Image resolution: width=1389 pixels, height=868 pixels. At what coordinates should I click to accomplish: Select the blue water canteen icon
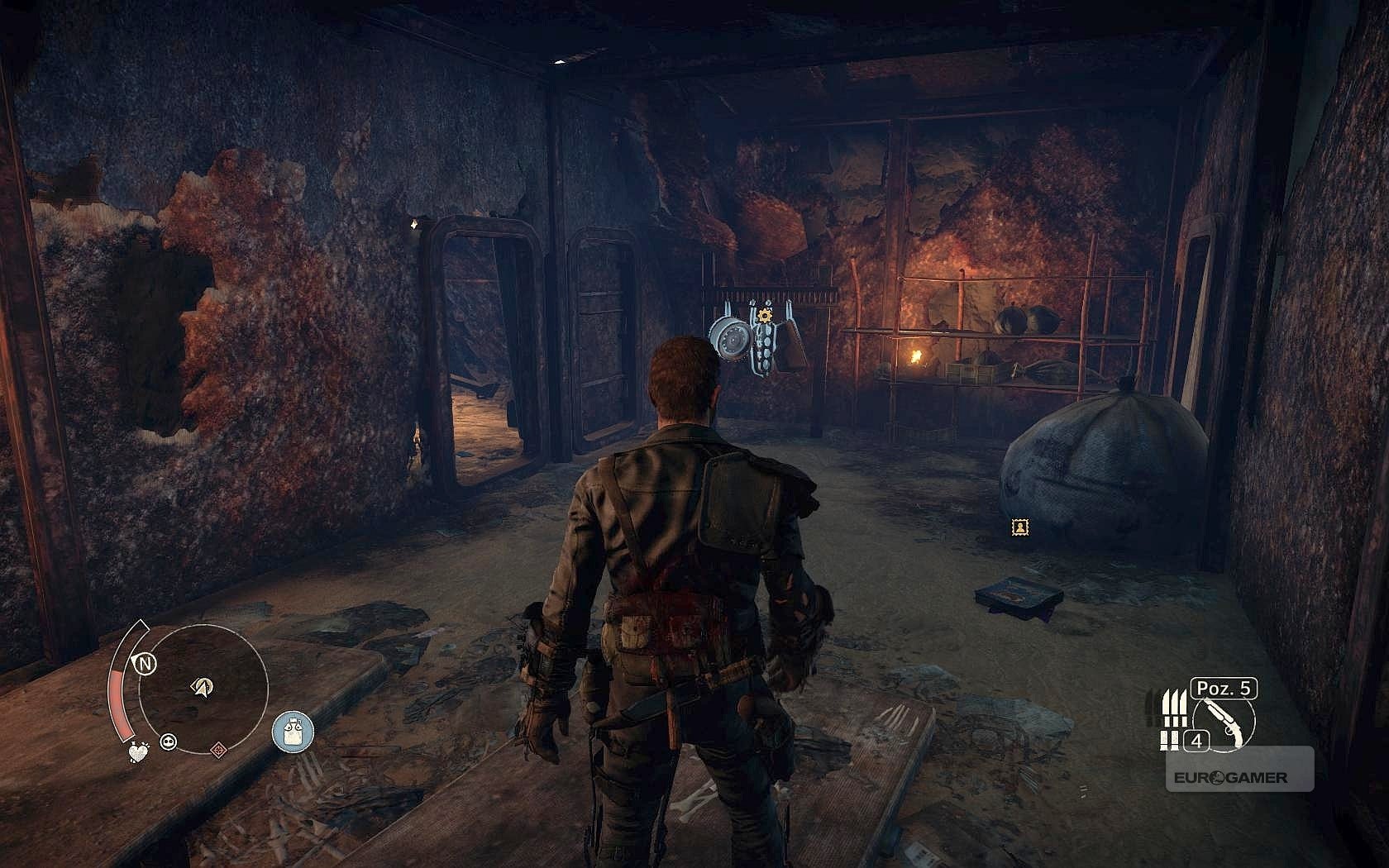pyautogui.click(x=293, y=733)
